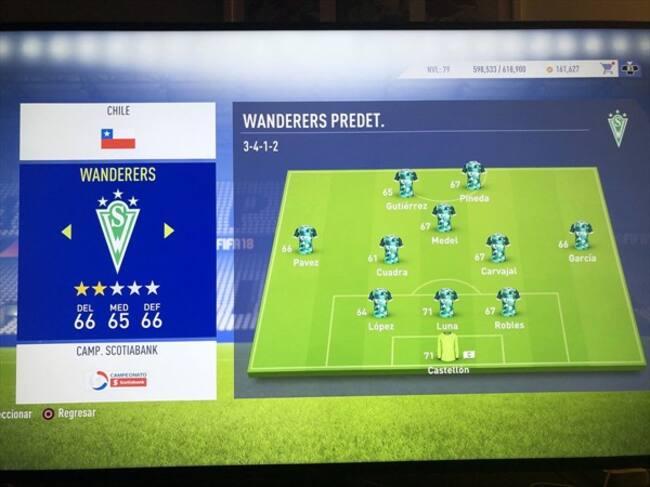
Task: Open the shopping cart store icon
Action: (608, 69)
